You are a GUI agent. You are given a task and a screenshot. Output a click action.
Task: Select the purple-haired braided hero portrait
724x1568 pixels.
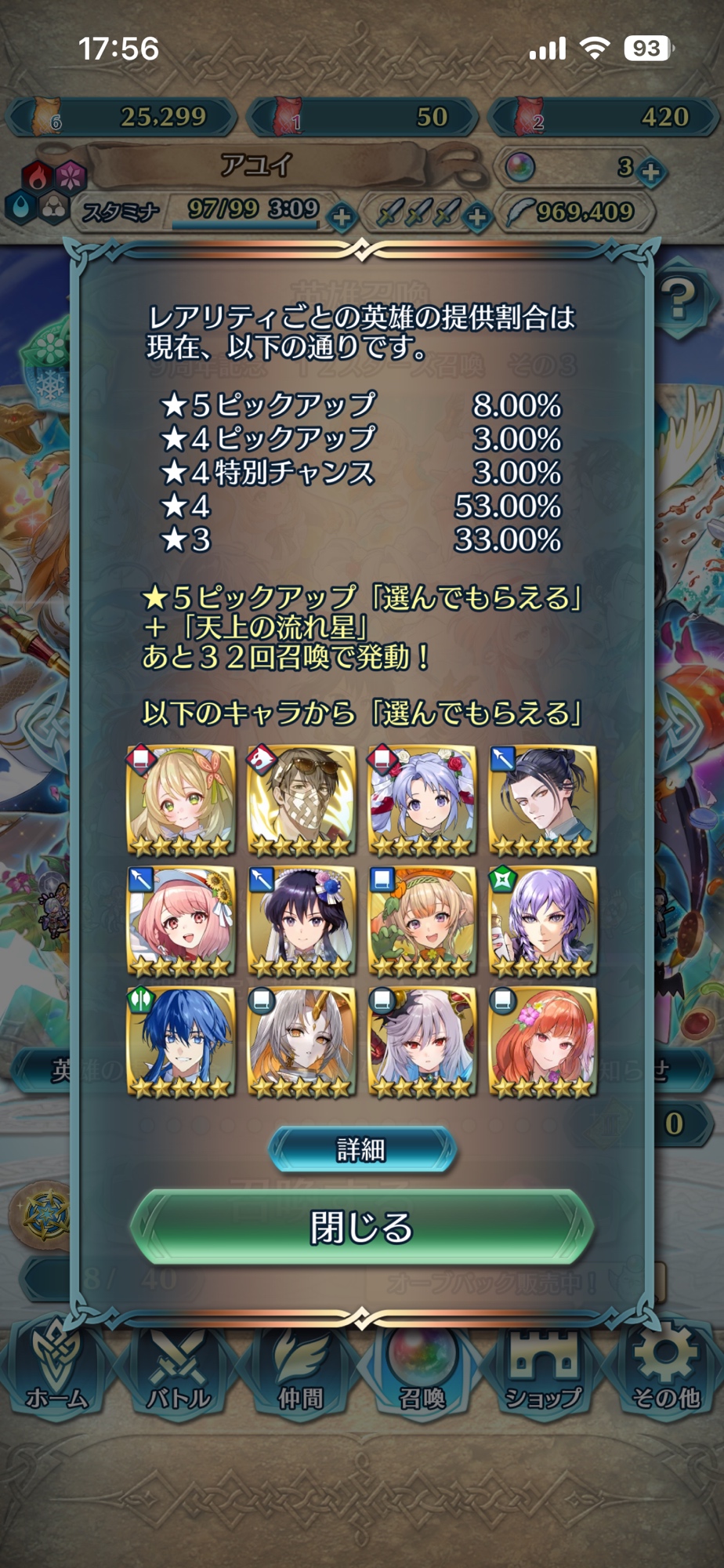pos(542,921)
